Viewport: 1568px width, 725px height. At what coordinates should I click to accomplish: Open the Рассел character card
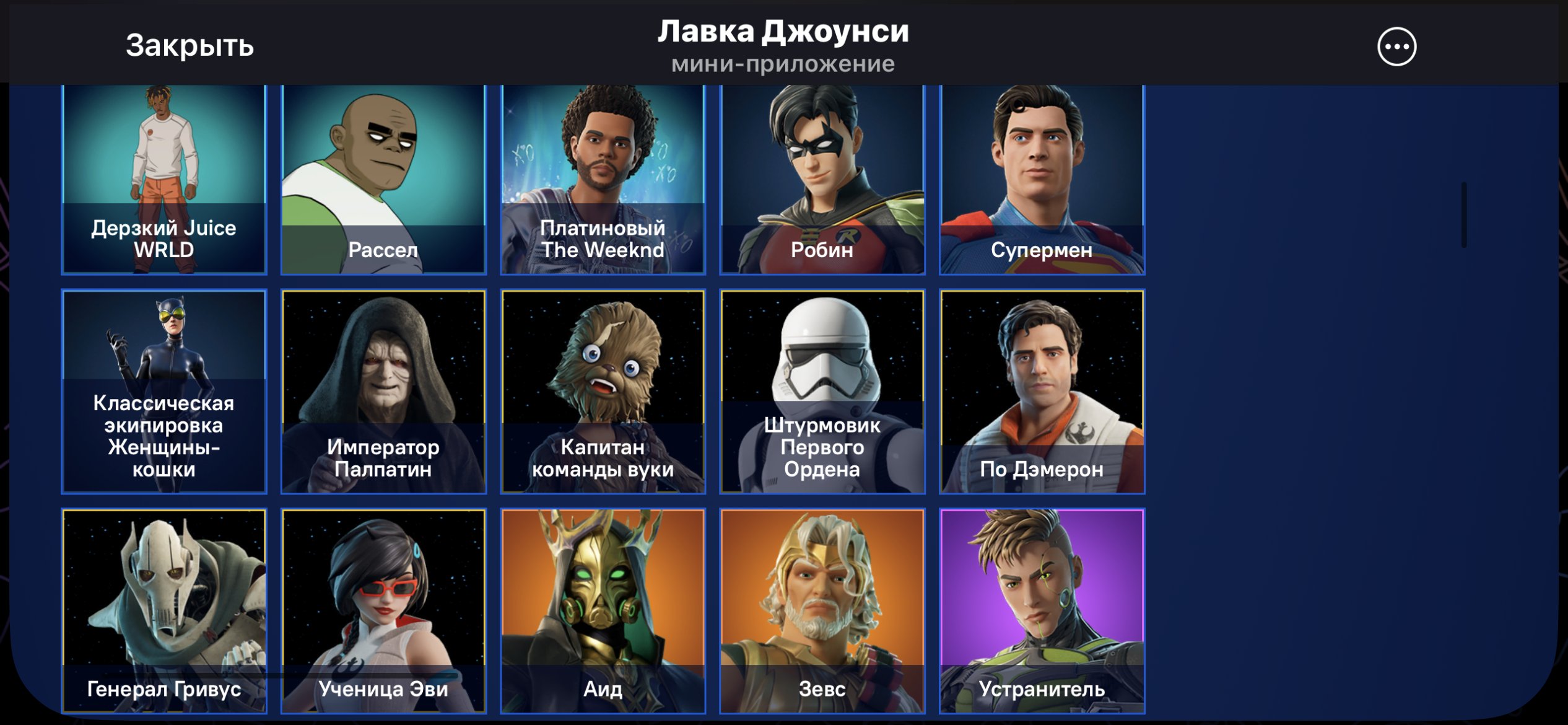click(x=384, y=180)
